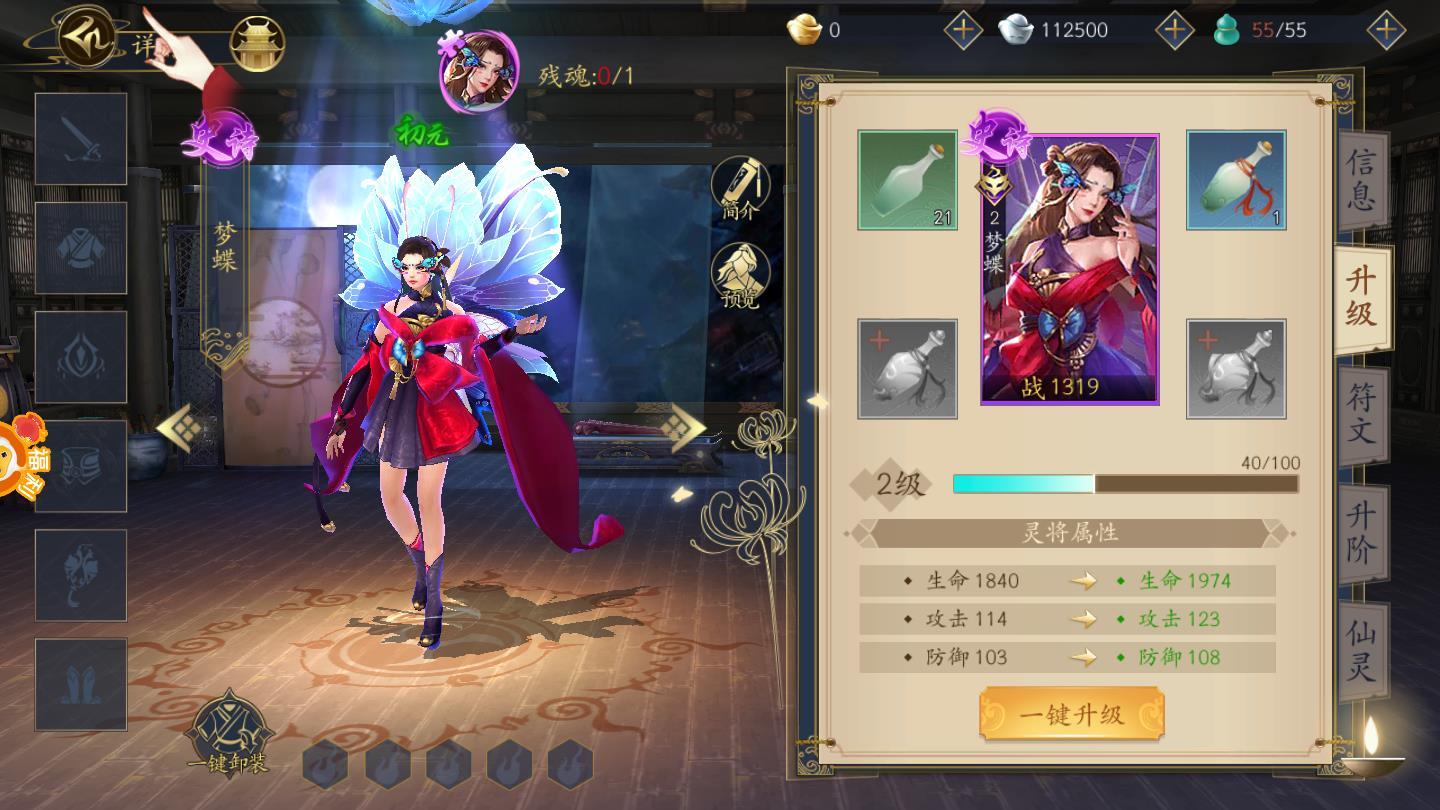
Task: Click the 残魂 soul fragment portrait
Action: pyautogui.click(x=478, y=72)
